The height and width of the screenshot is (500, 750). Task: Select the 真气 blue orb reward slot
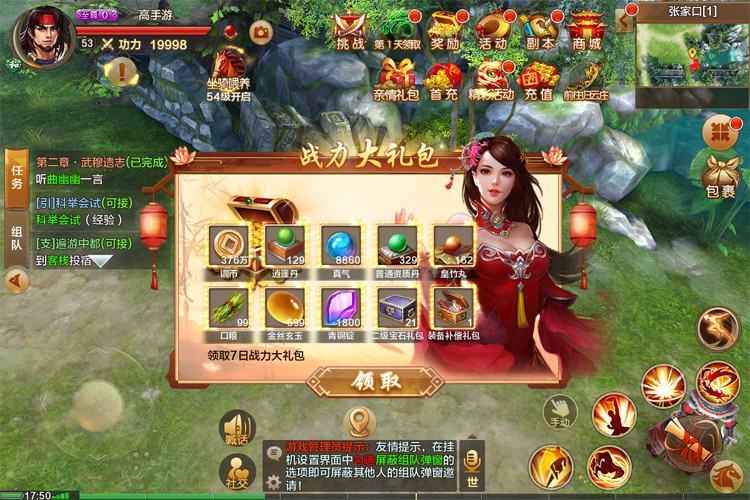point(341,245)
